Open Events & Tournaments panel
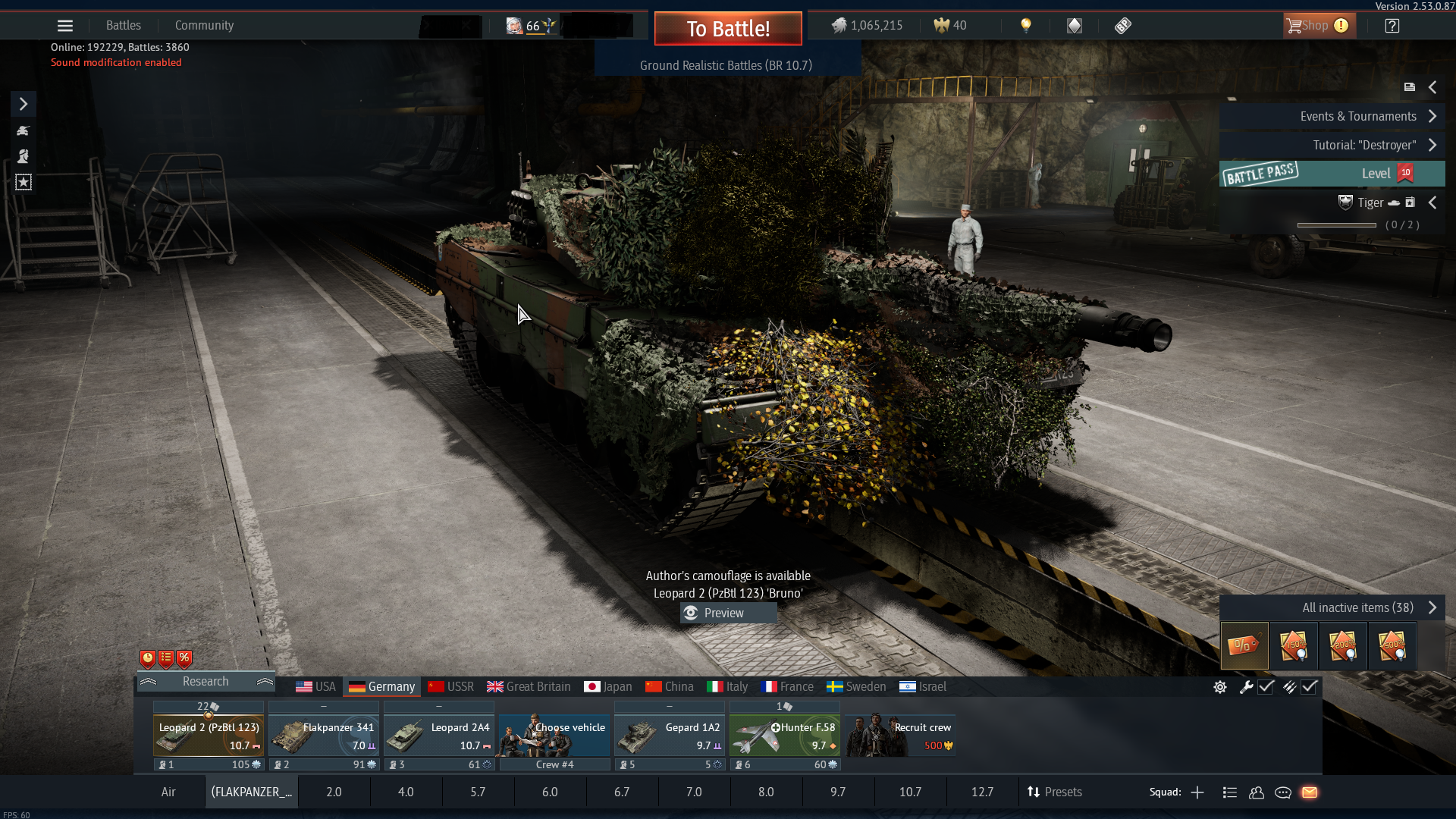Screen dimensions: 1456x819 [x=1359, y=116]
